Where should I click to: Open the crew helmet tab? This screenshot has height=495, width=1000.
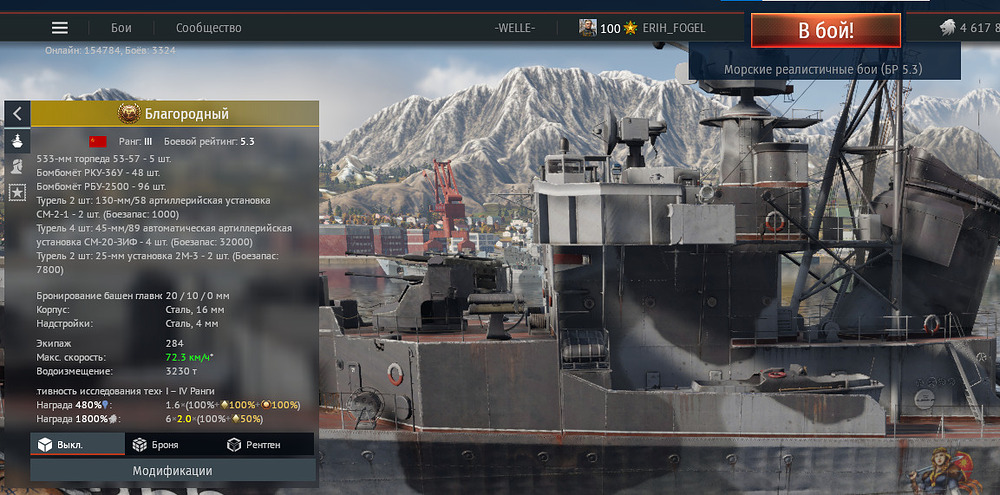[17, 166]
